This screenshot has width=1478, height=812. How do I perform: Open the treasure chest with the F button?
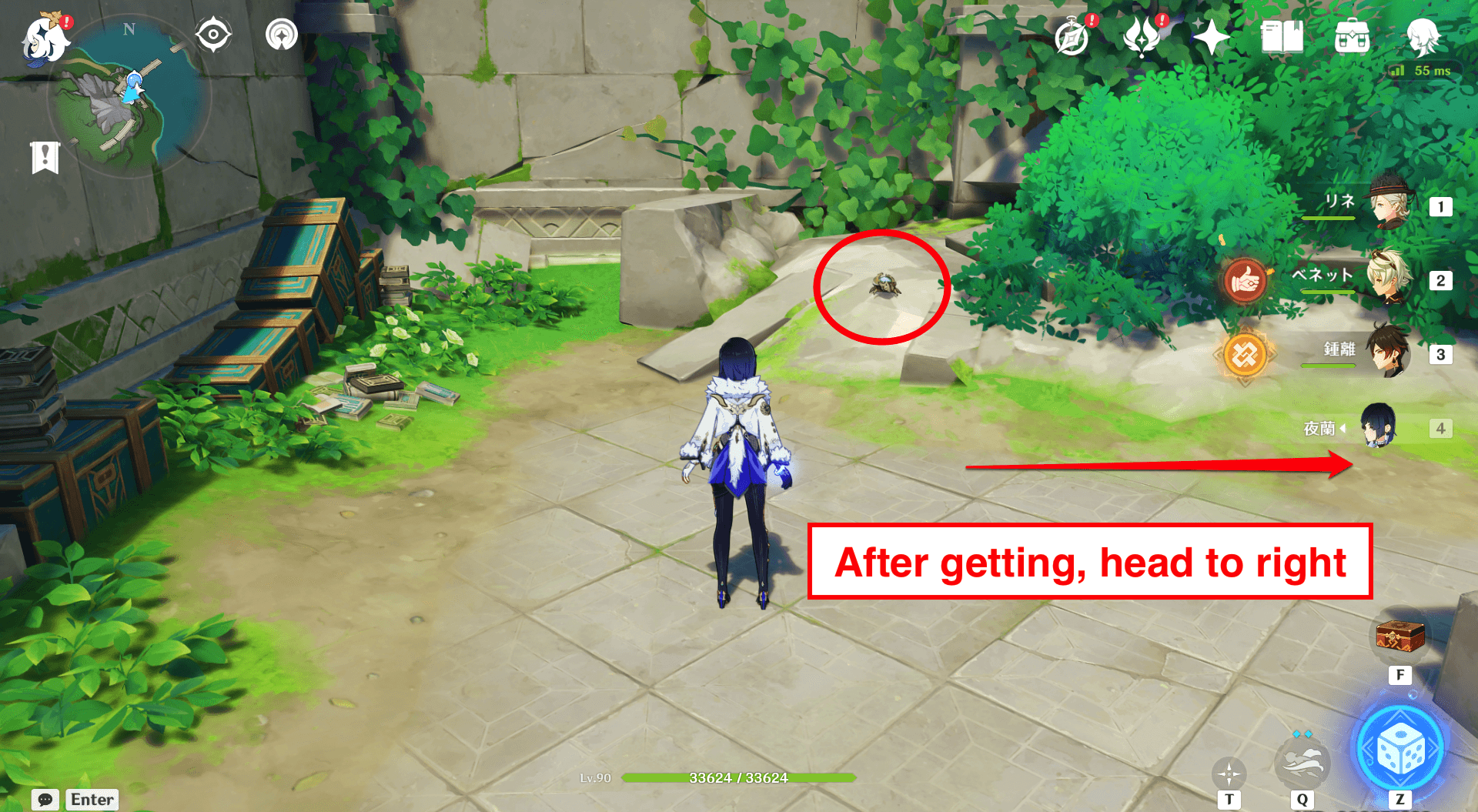click(x=1399, y=637)
